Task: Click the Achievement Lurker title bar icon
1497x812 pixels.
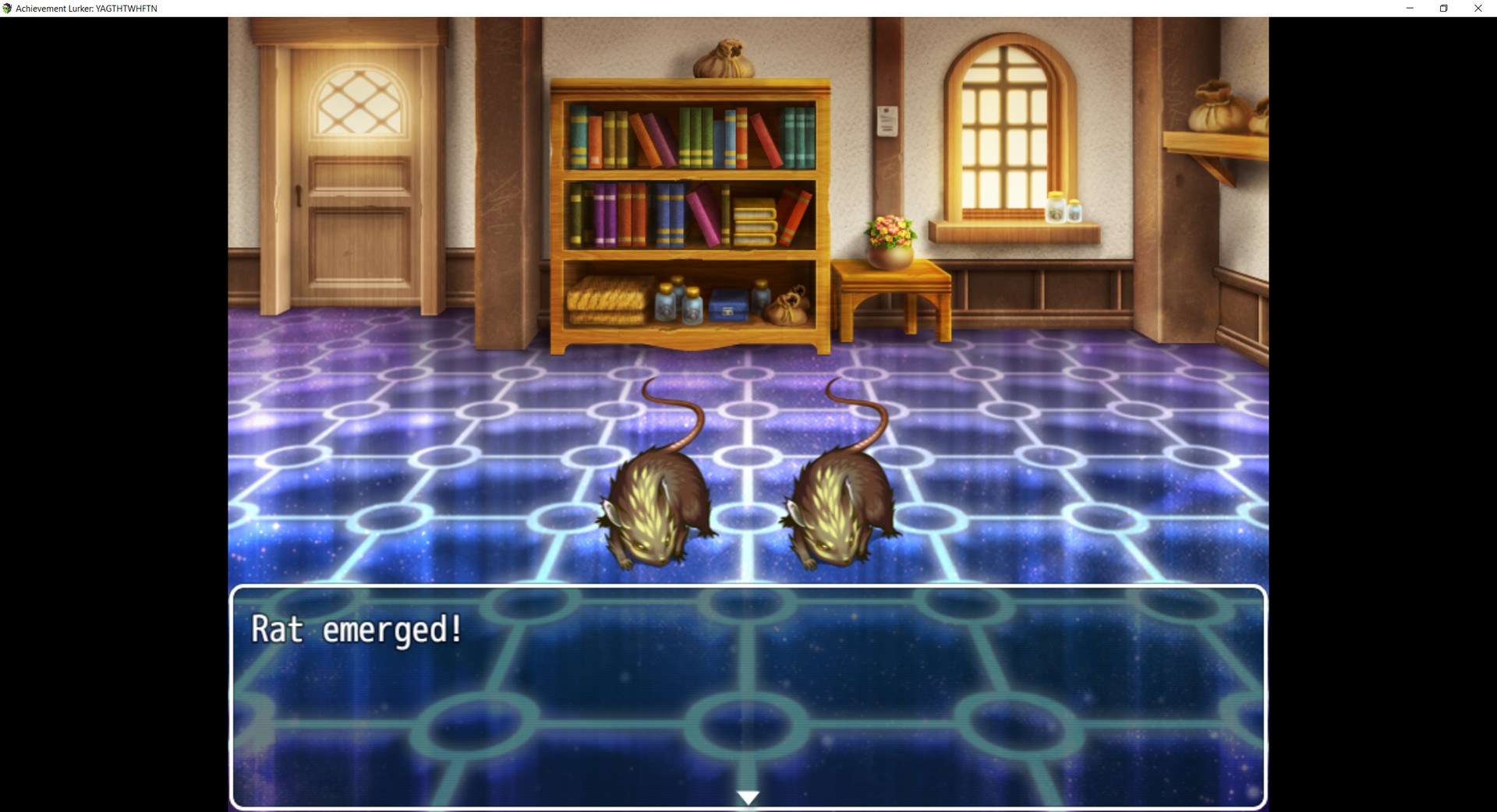Action: point(8,8)
